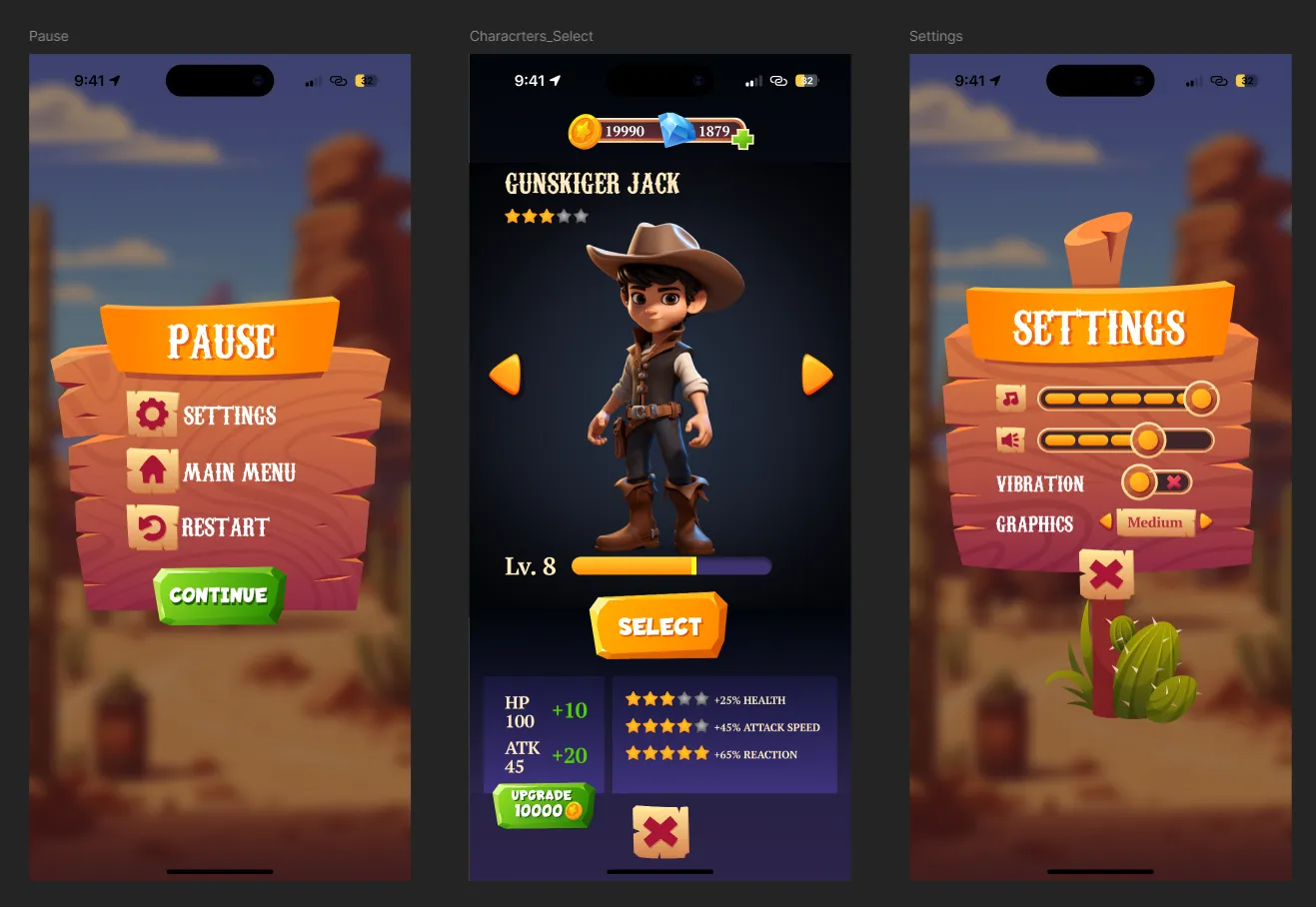Click the Upgrade 10000 coin button
The width and height of the screenshot is (1316, 907).
point(543,806)
